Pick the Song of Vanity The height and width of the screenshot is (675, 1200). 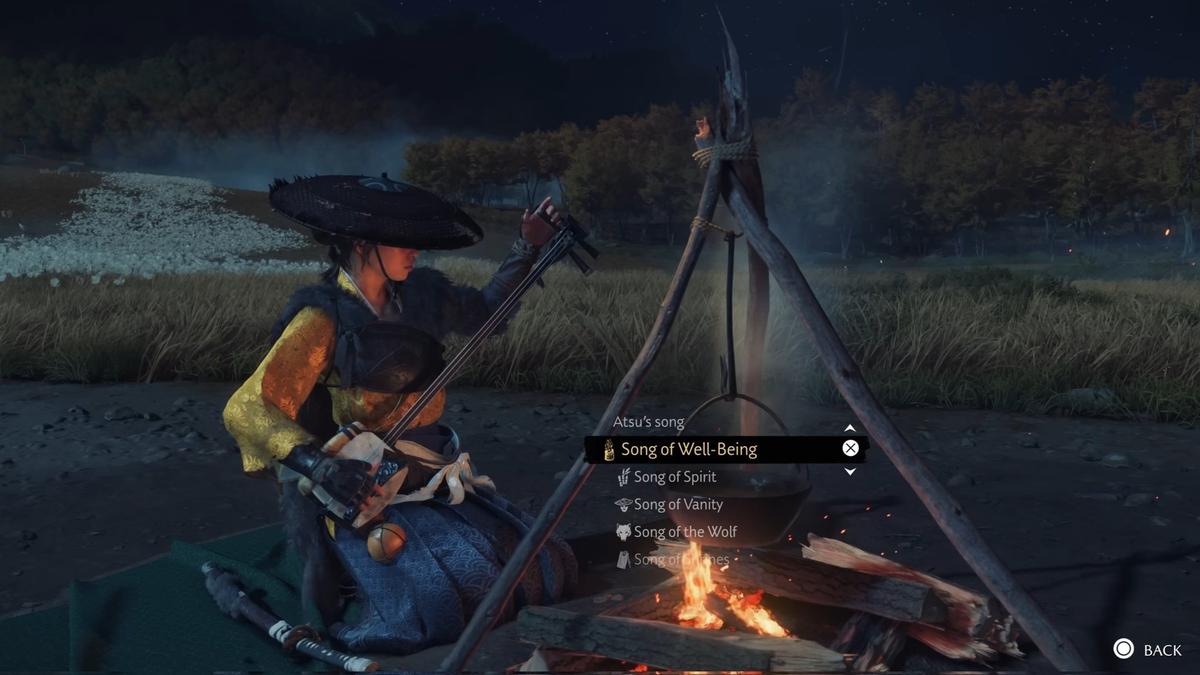coord(677,505)
